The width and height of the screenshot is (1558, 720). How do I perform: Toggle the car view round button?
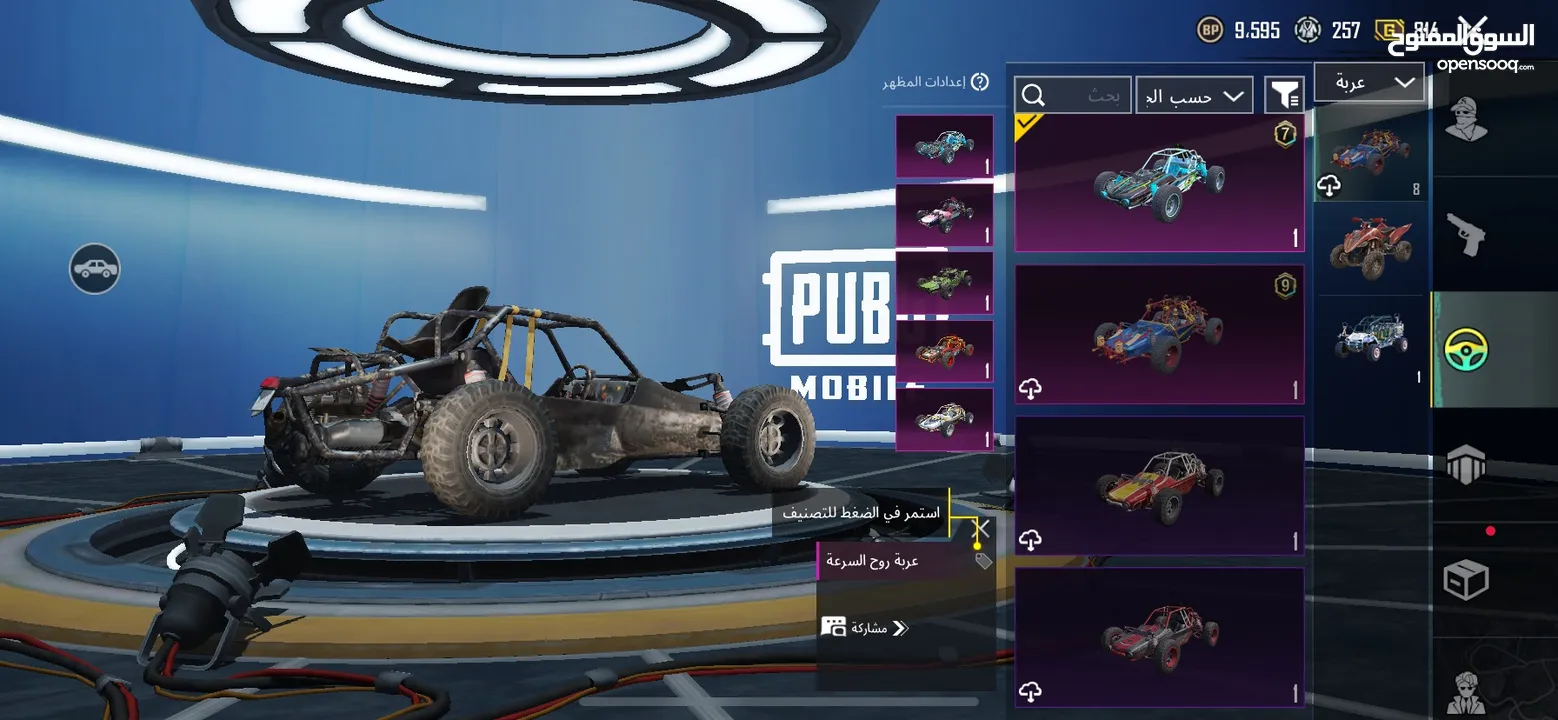[x=95, y=268]
